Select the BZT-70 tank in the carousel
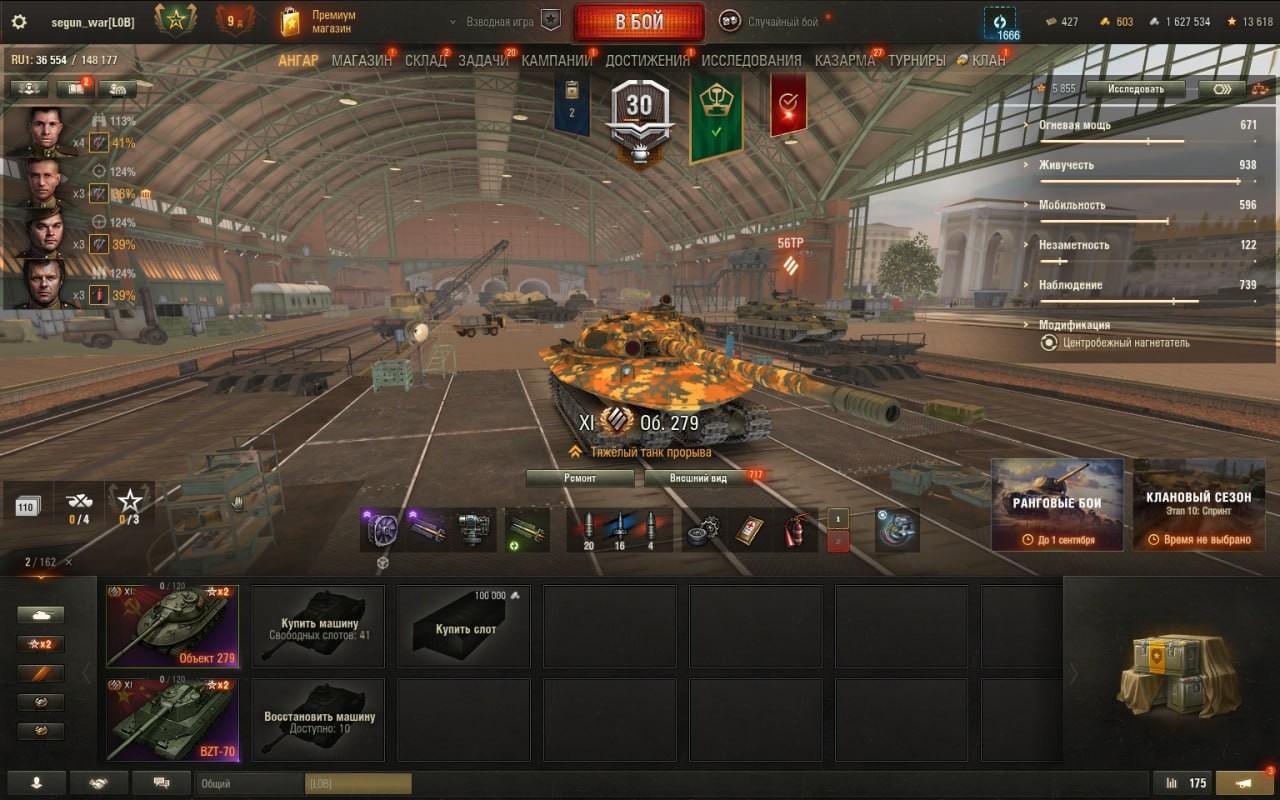Viewport: 1280px width, 800px height. pos(172,720)
